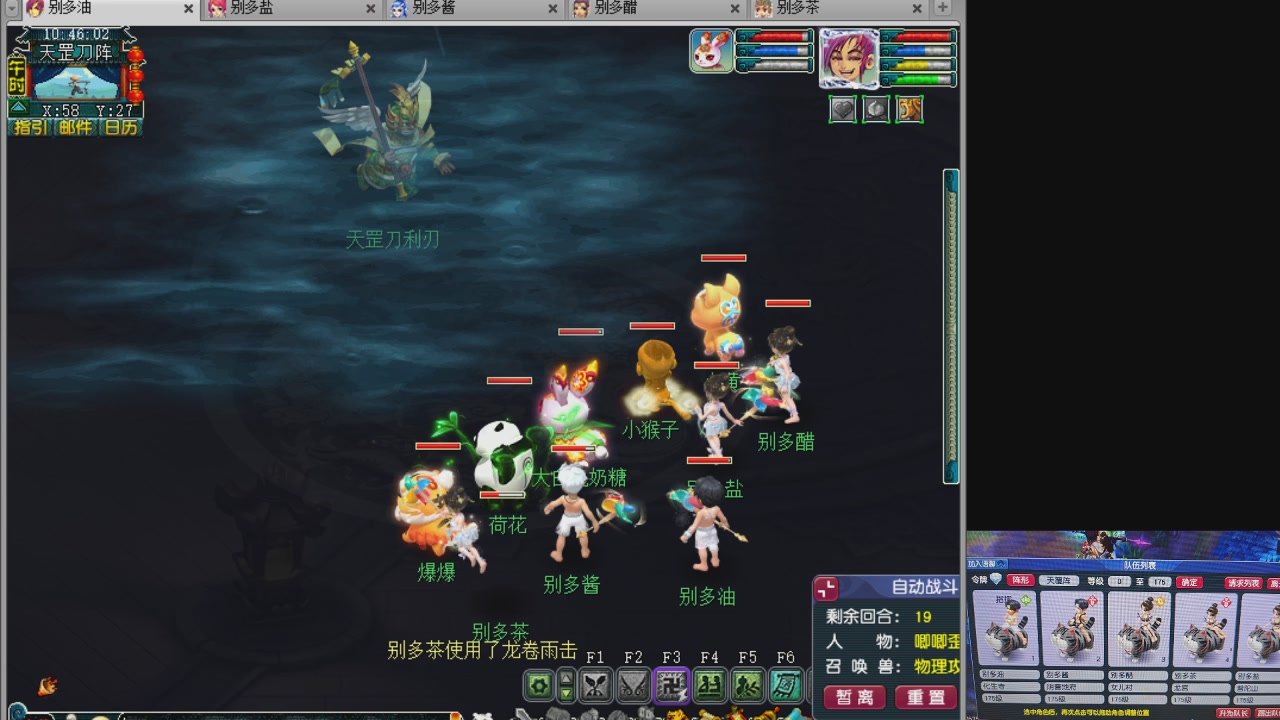This screenshot has height=720, width=1280.
Task: Select the F1 sprout skill icon
Action: [x=593, y=686]
